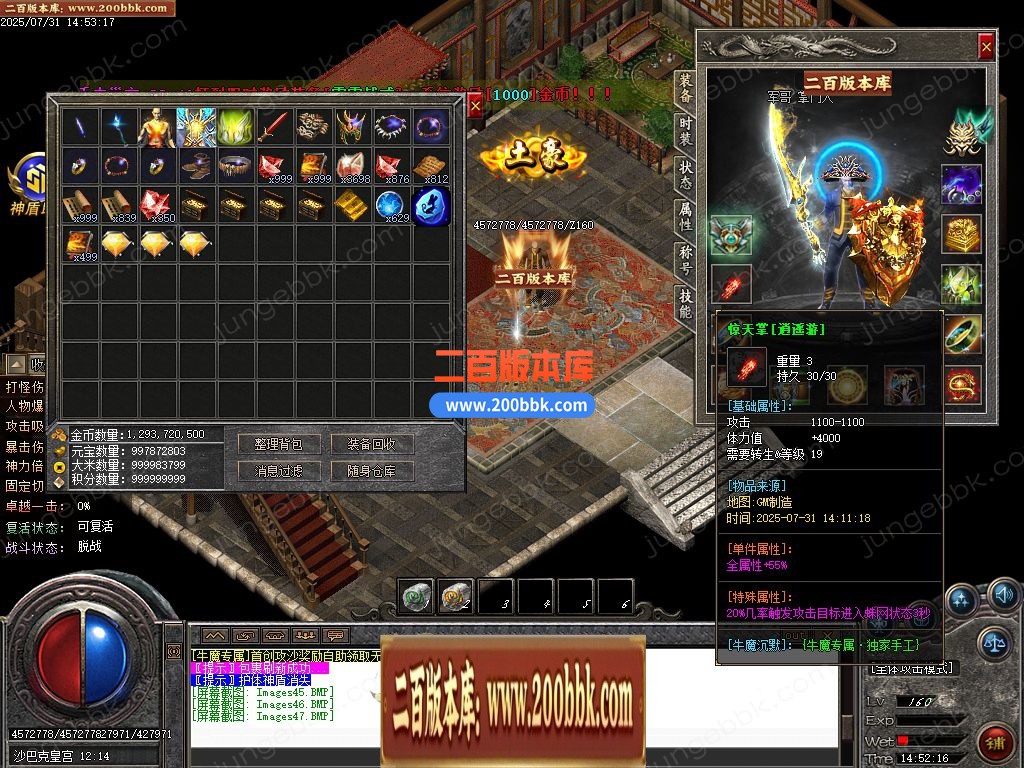Open the 随身仓库 portable warehouse
The width and height of the screenshot is (1024, 768).
(x=372, y=471)
